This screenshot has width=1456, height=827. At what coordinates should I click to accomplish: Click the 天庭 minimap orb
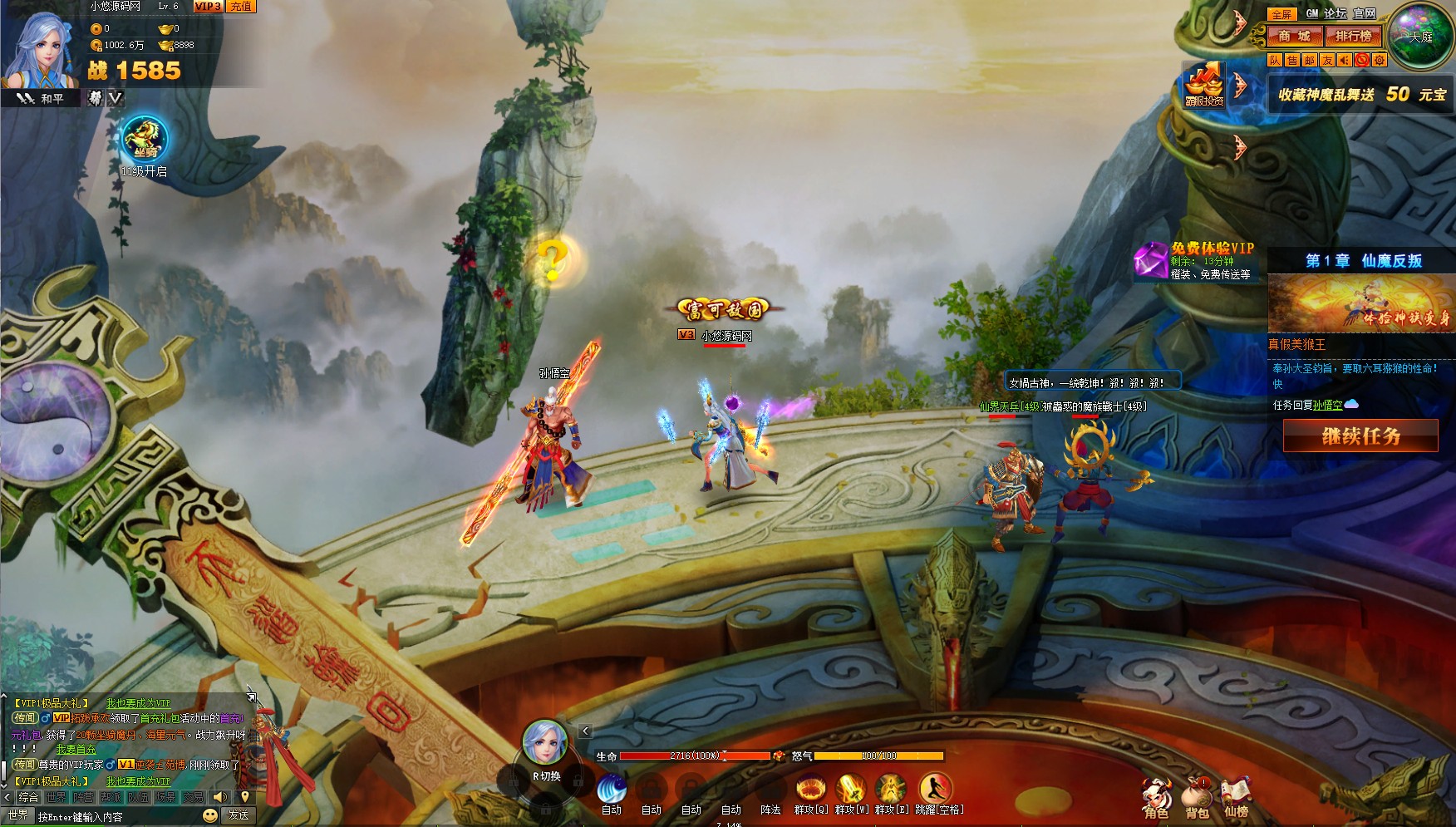point(1420,37)
